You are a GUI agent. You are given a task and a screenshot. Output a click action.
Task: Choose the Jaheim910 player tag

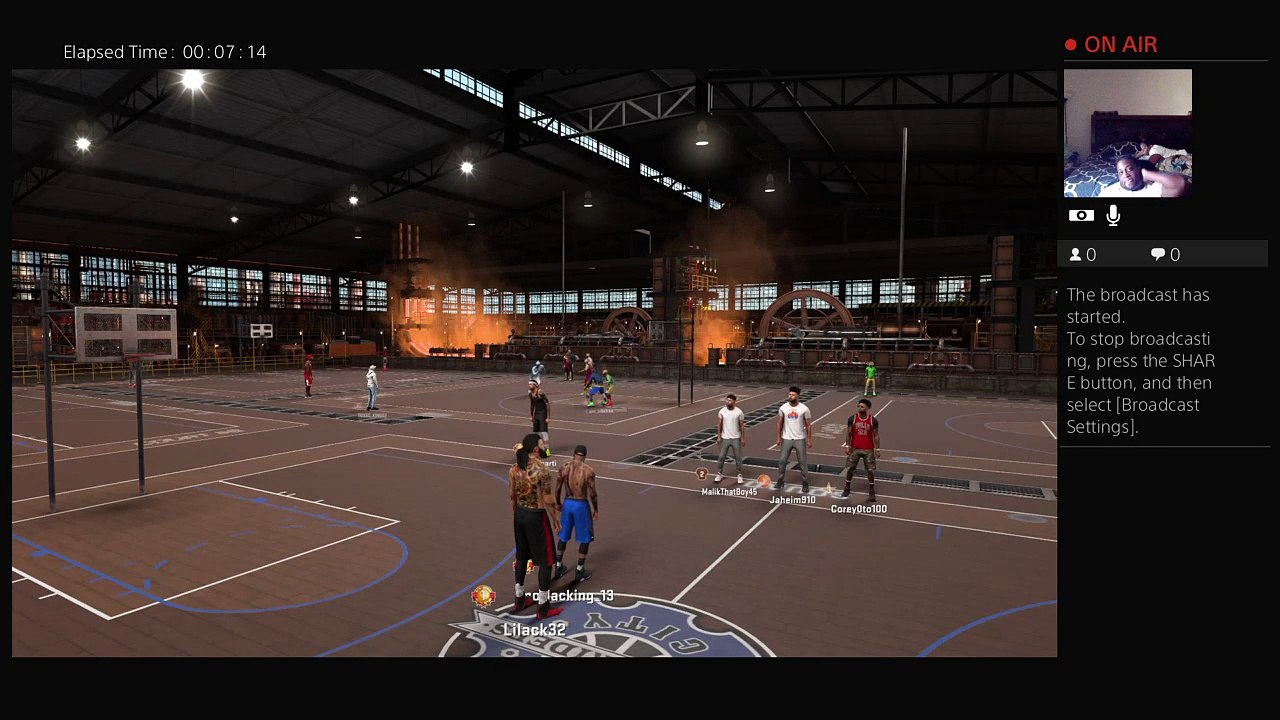pos(792,500)
